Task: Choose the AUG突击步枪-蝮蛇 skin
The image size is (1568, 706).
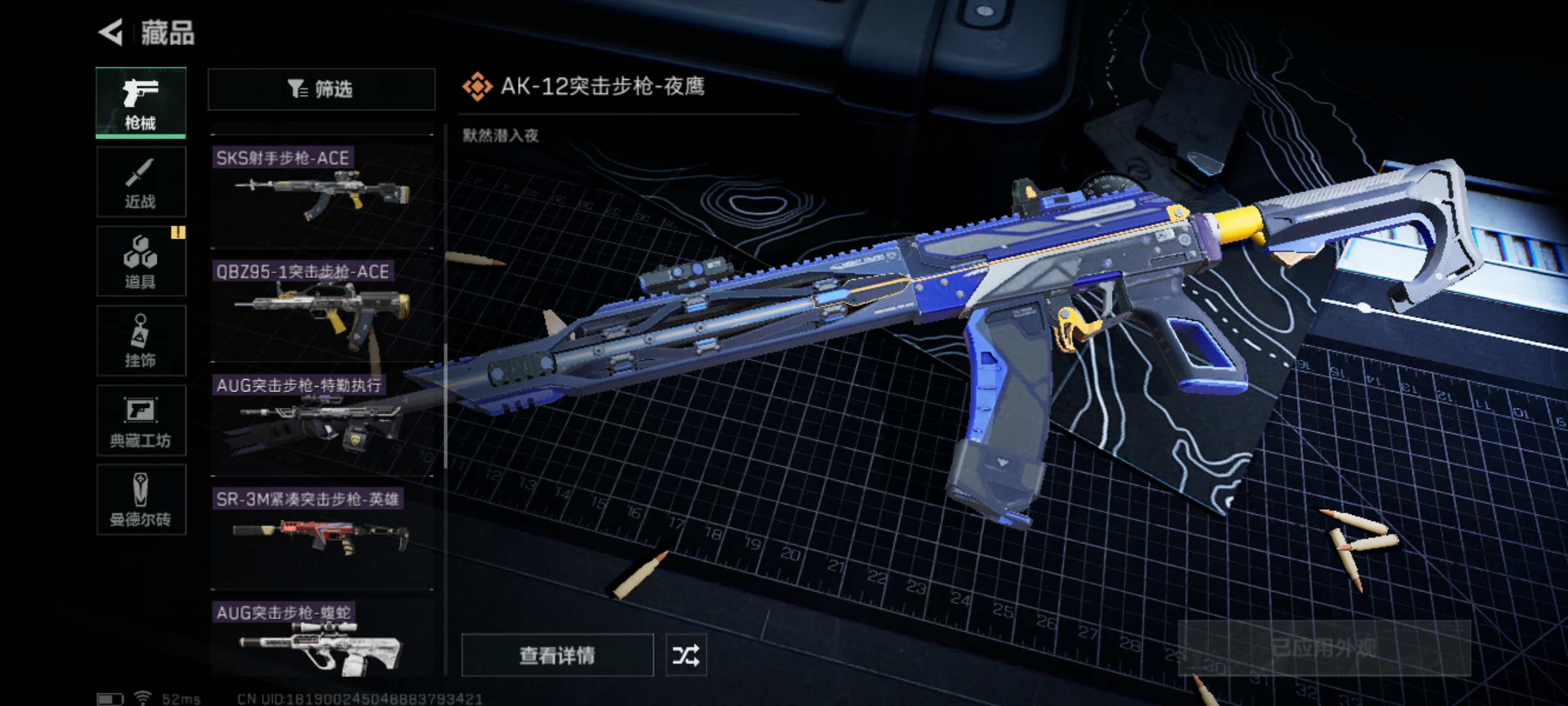Action: (322, 641)
